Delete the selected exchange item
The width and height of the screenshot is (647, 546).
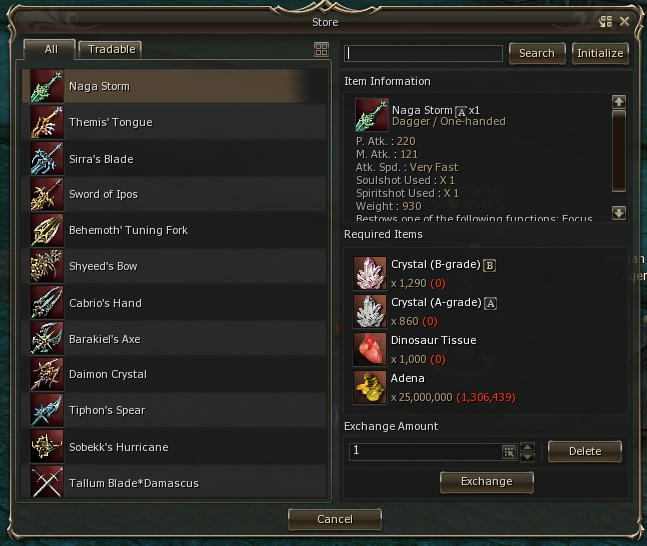[585, 451]
